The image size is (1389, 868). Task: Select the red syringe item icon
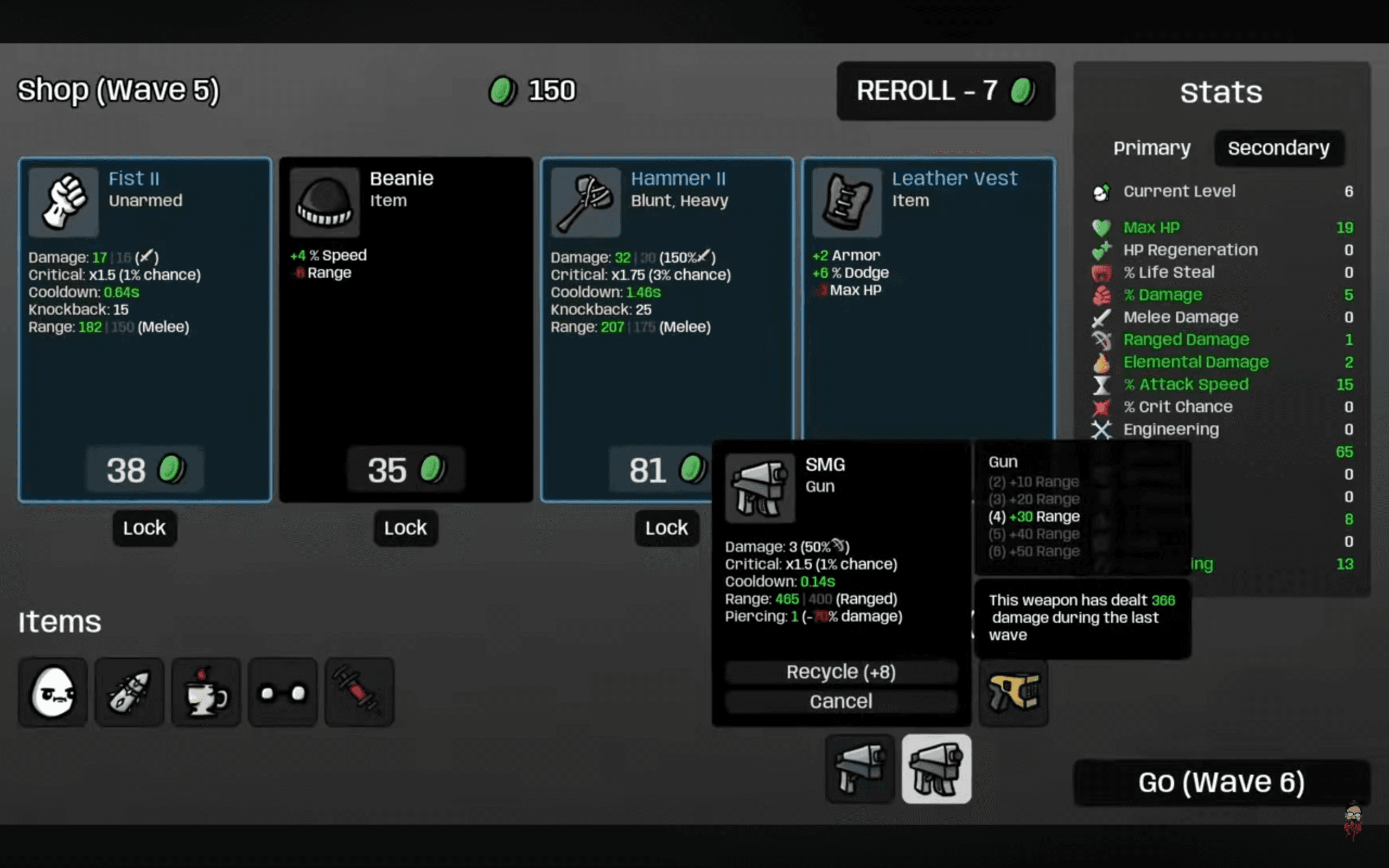coord(359,692)
